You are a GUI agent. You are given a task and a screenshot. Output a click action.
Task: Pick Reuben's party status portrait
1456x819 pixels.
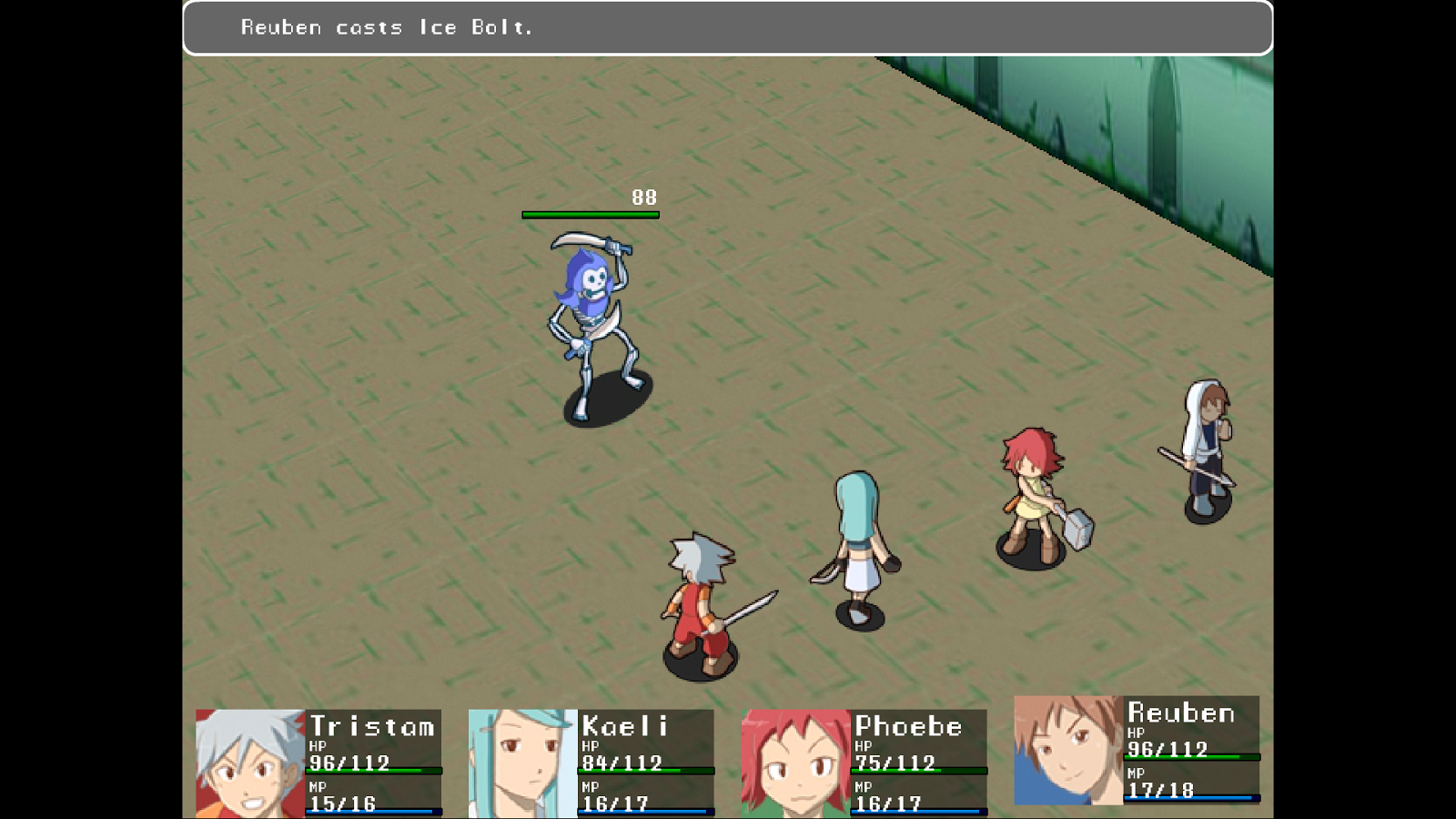click(x=1068, y=750)
